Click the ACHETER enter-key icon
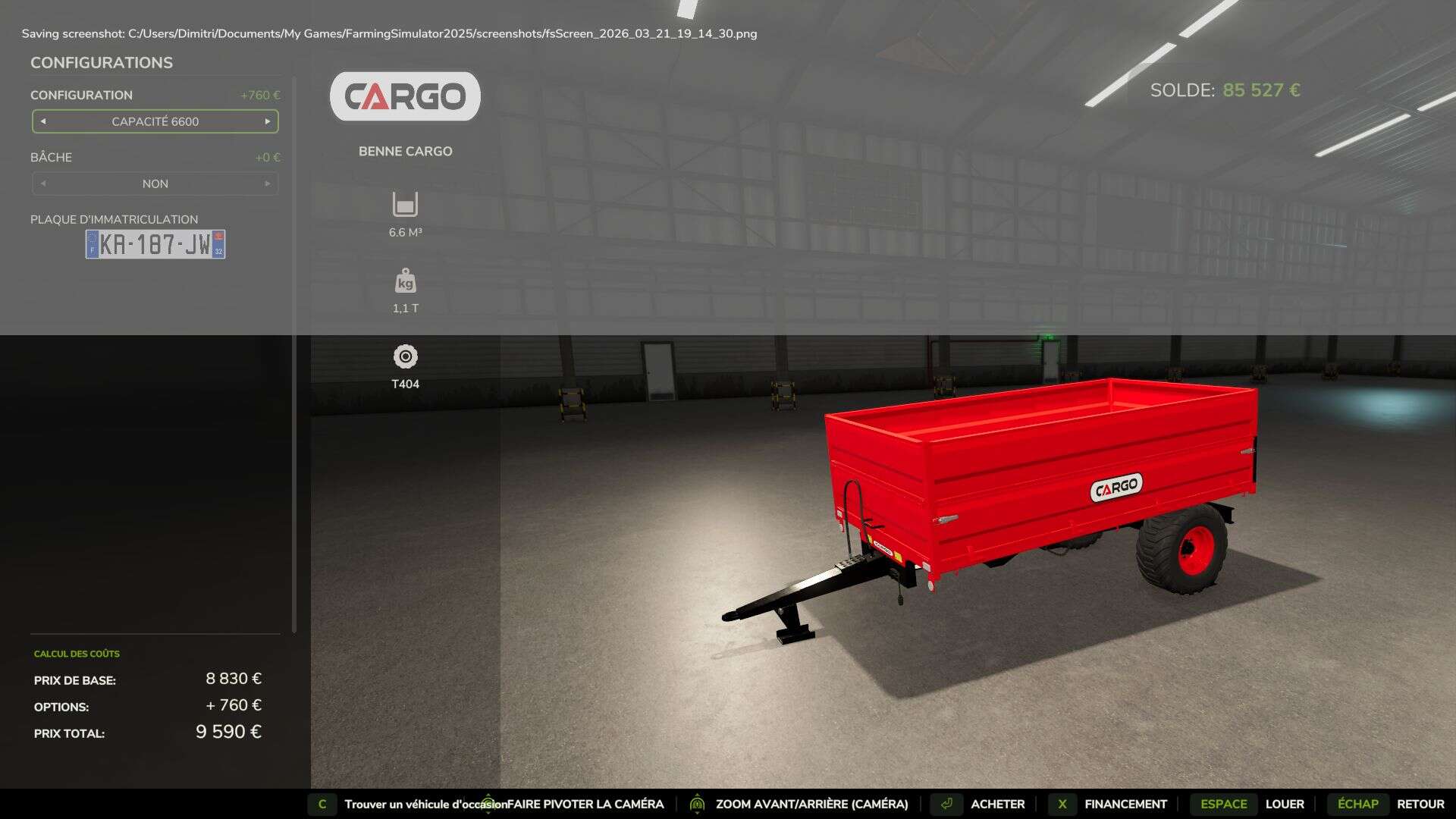Viewport: 1456px width, 819px height. coord(946,804)
